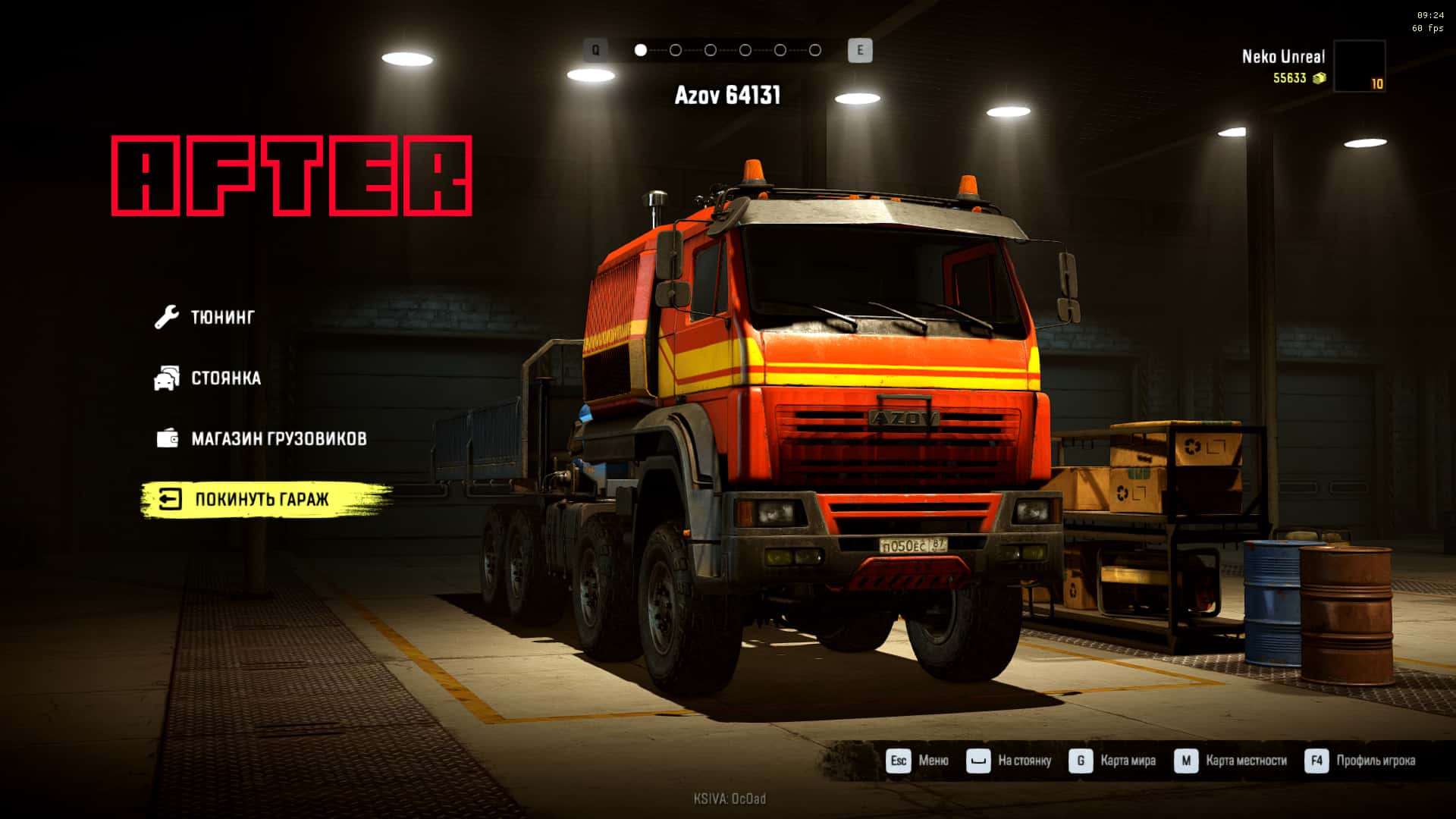Click the Меню option in bottom bar
The image size is (1456, 819).
click(x=918, y=761)
